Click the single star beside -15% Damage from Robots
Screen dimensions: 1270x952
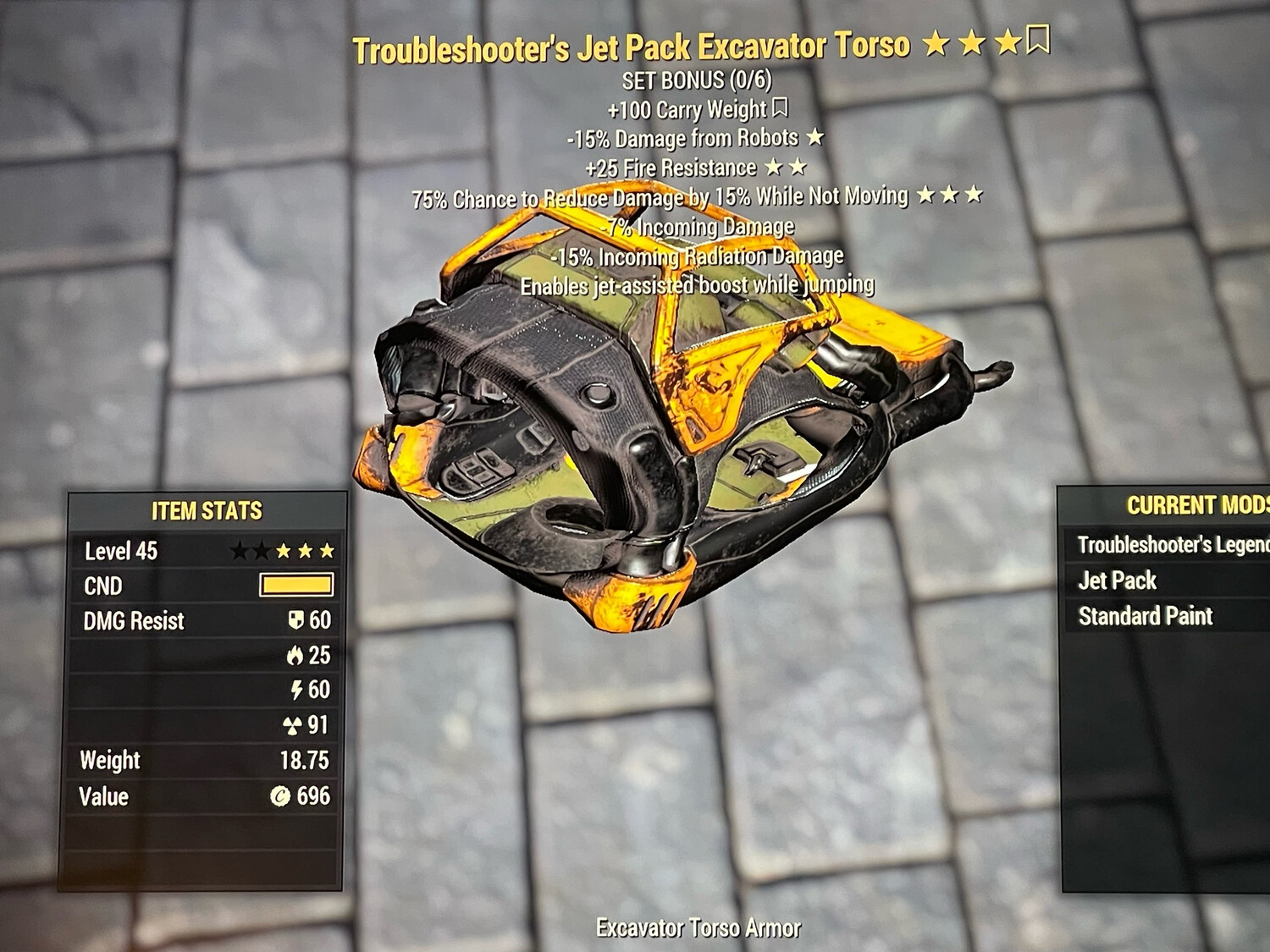tap(814, 137)
